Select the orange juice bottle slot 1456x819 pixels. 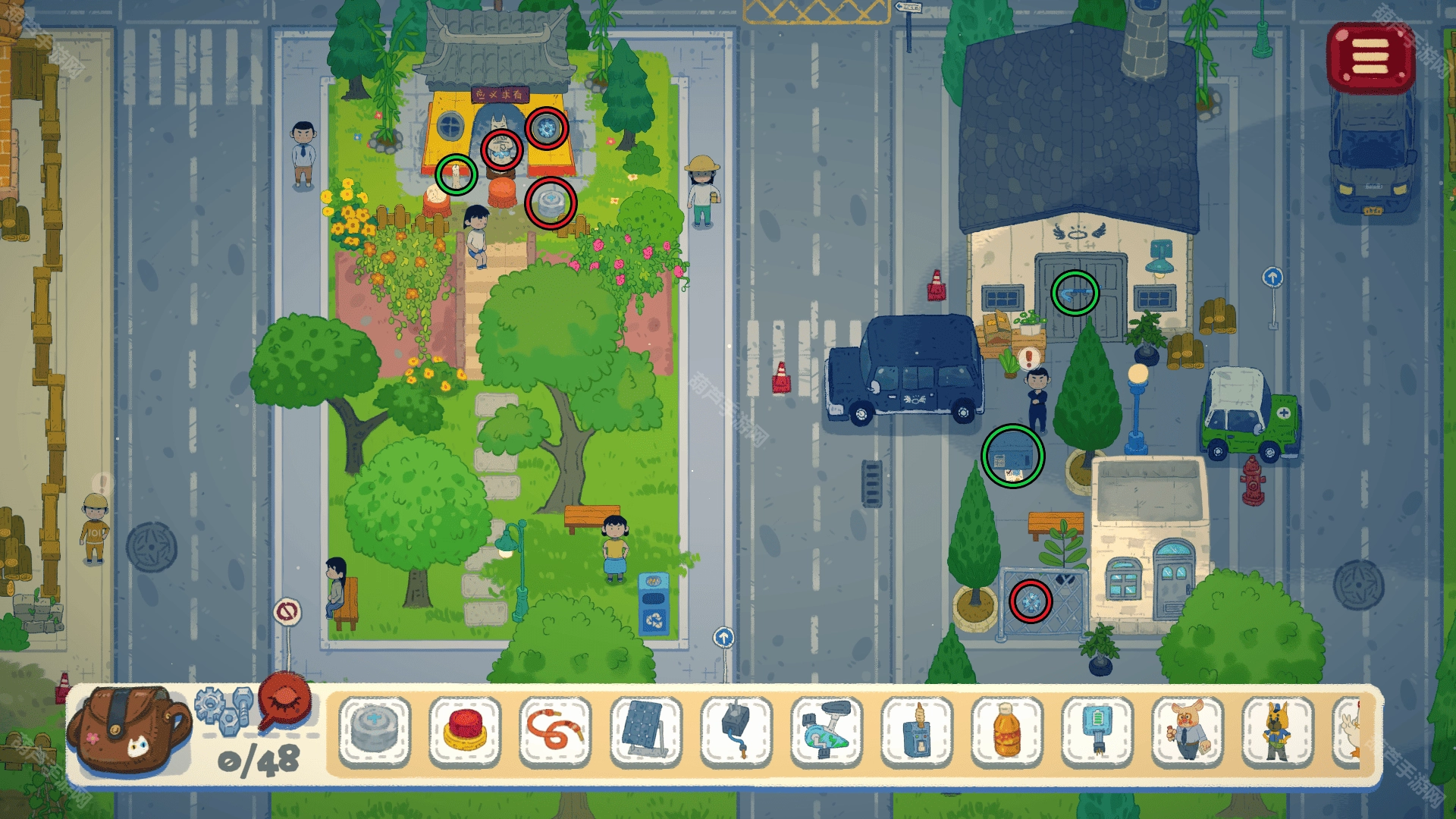pos(1007,731)
